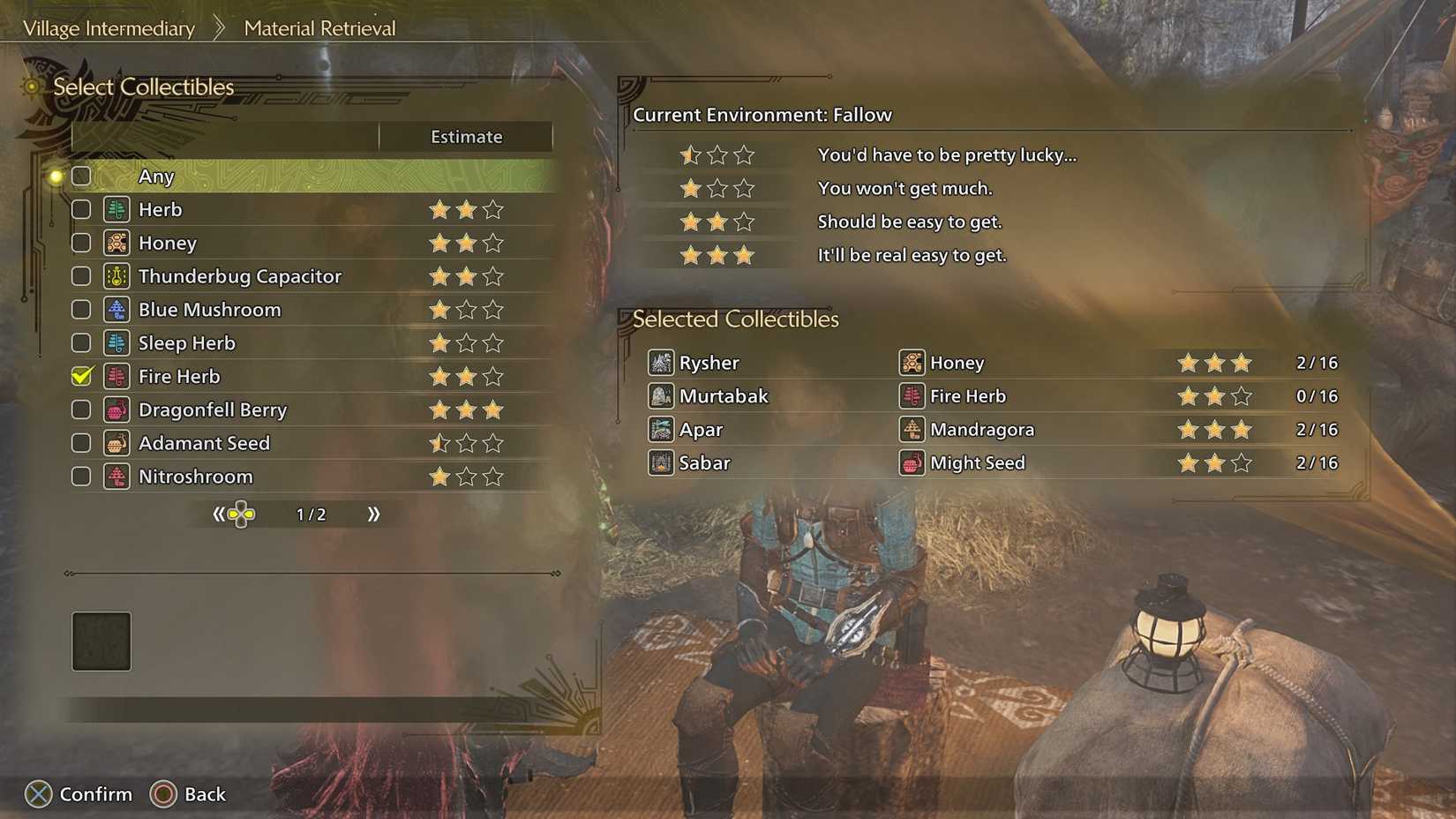Go to next collectibles page

[x=373, y=514]
